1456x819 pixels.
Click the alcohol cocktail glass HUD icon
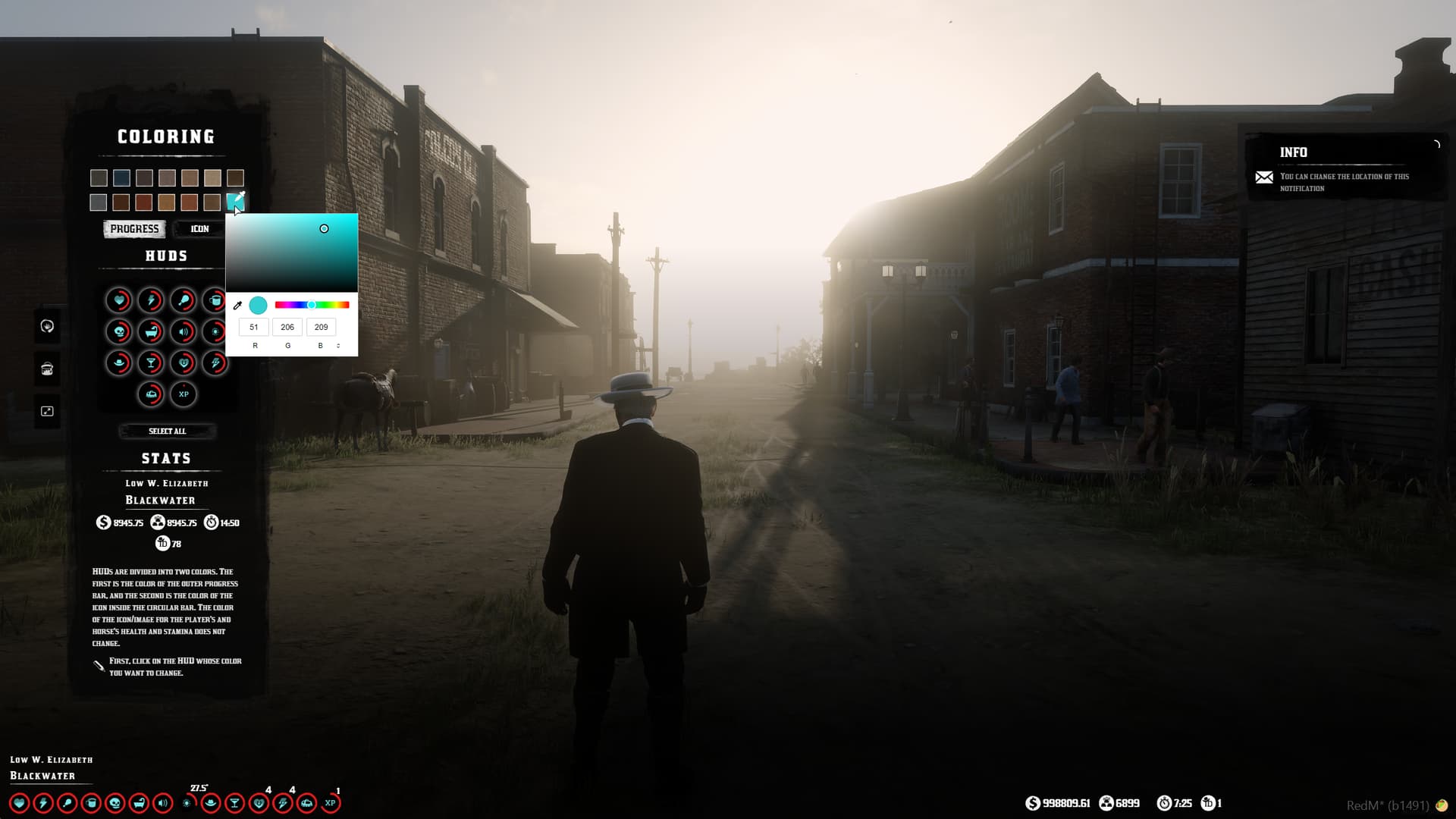(x=152, y=362)
